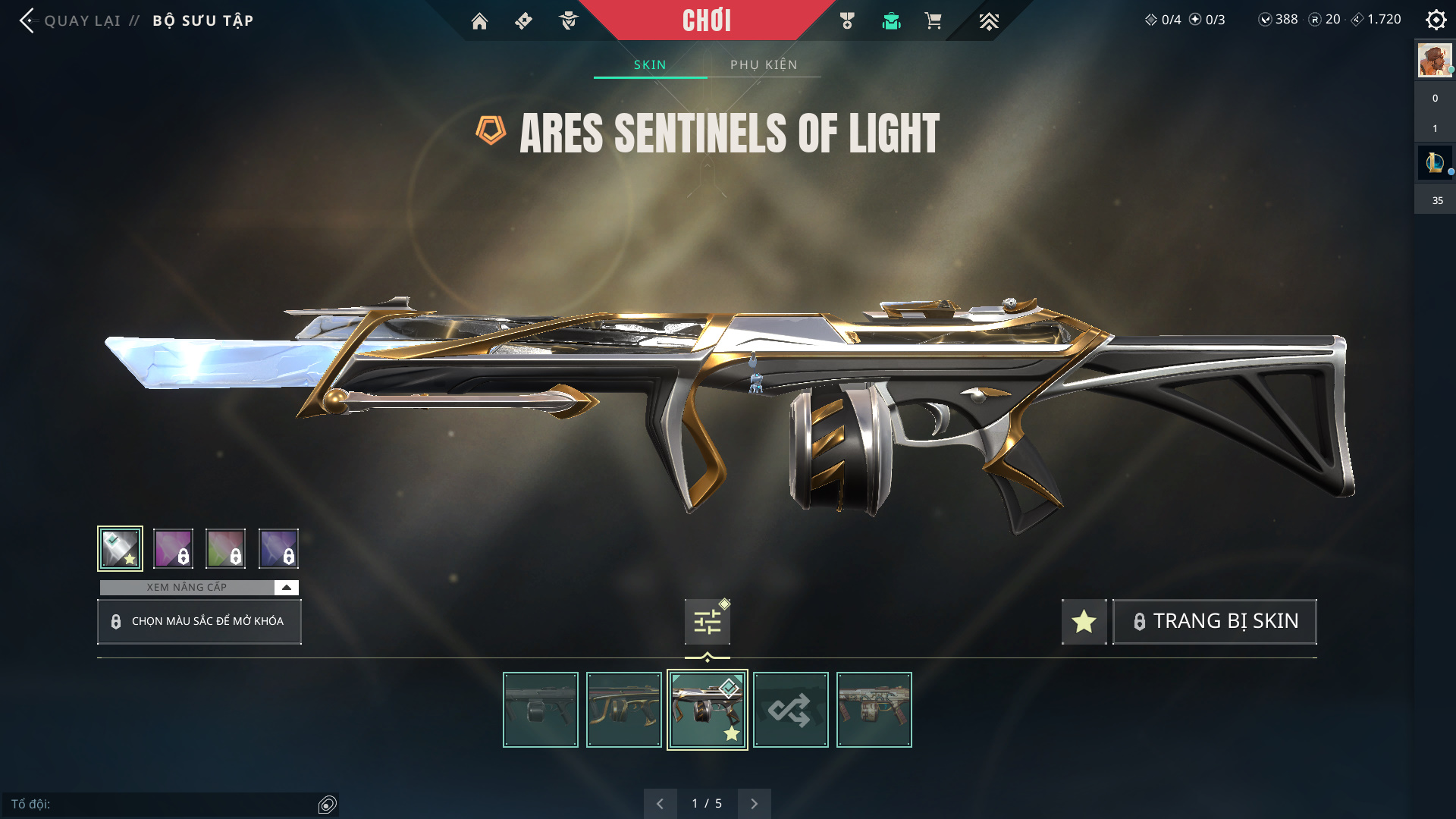The width and height of the screenshot is (1456, 819).
Task: Open the filter sliders button
Action: tap(707, 623)
